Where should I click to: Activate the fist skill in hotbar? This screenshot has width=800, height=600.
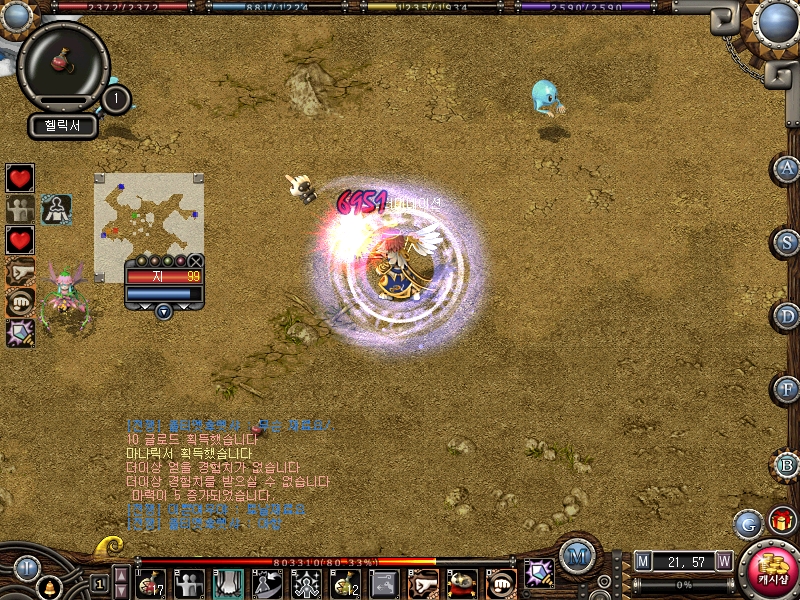(500, 583)
